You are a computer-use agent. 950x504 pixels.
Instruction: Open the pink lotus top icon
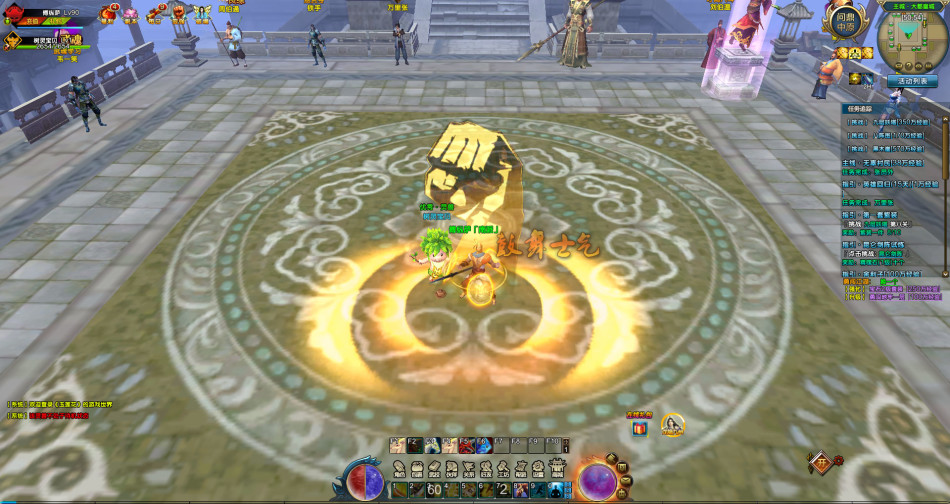click(131, 14)
